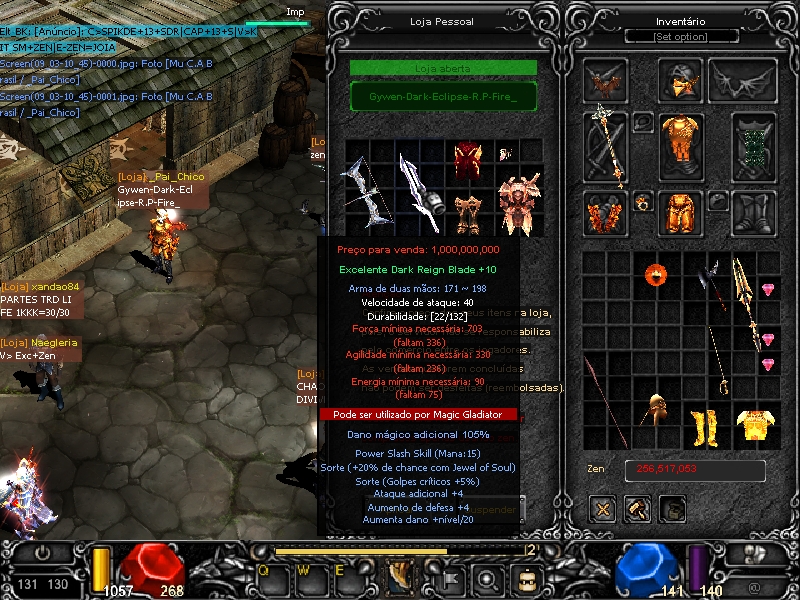Screen dimensions: 800x600
Task: Select the Dark Reign Blade in shop
Action: click(419, 193)
